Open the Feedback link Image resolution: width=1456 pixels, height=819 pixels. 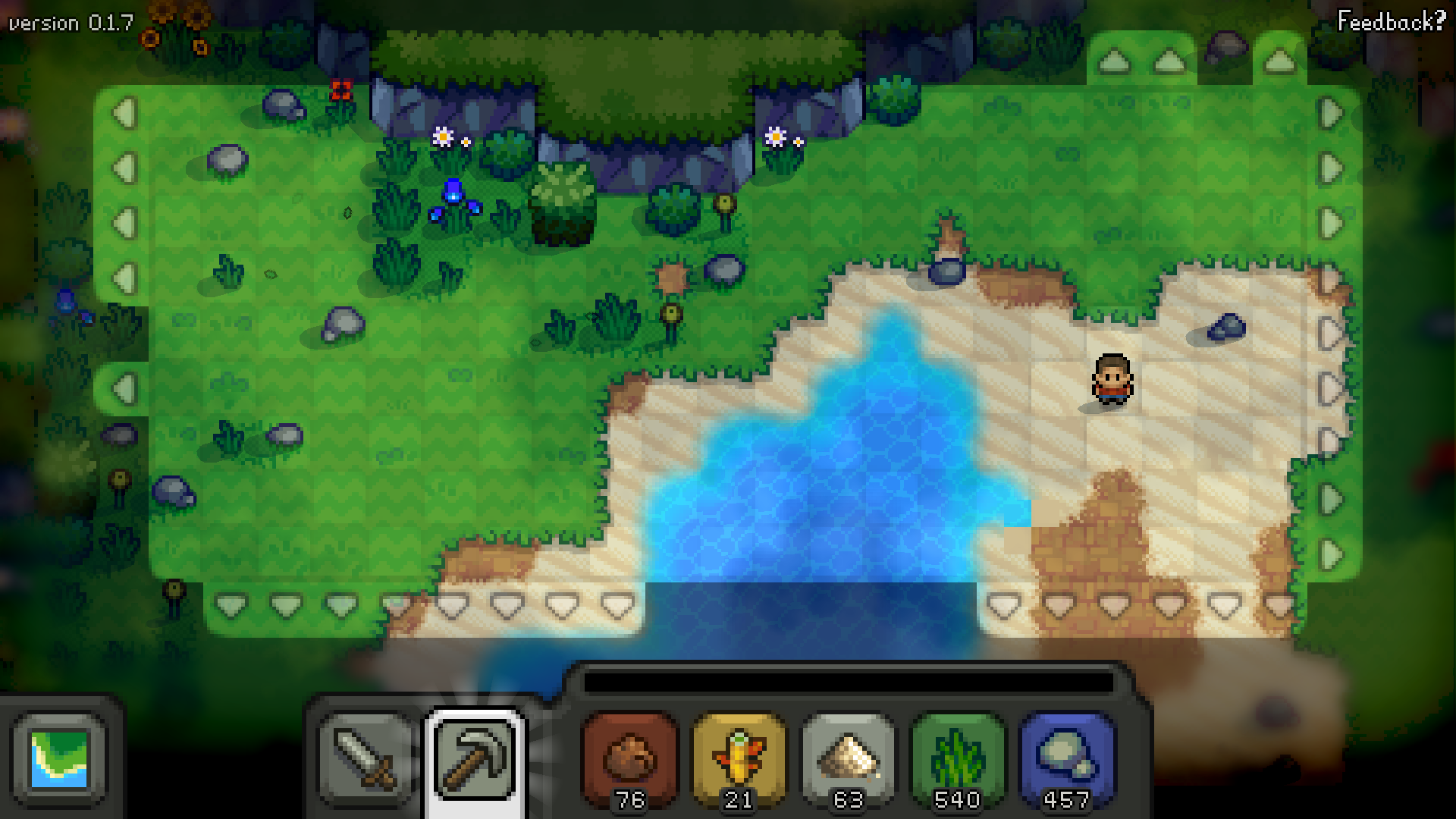click(x=1391, y=21)
